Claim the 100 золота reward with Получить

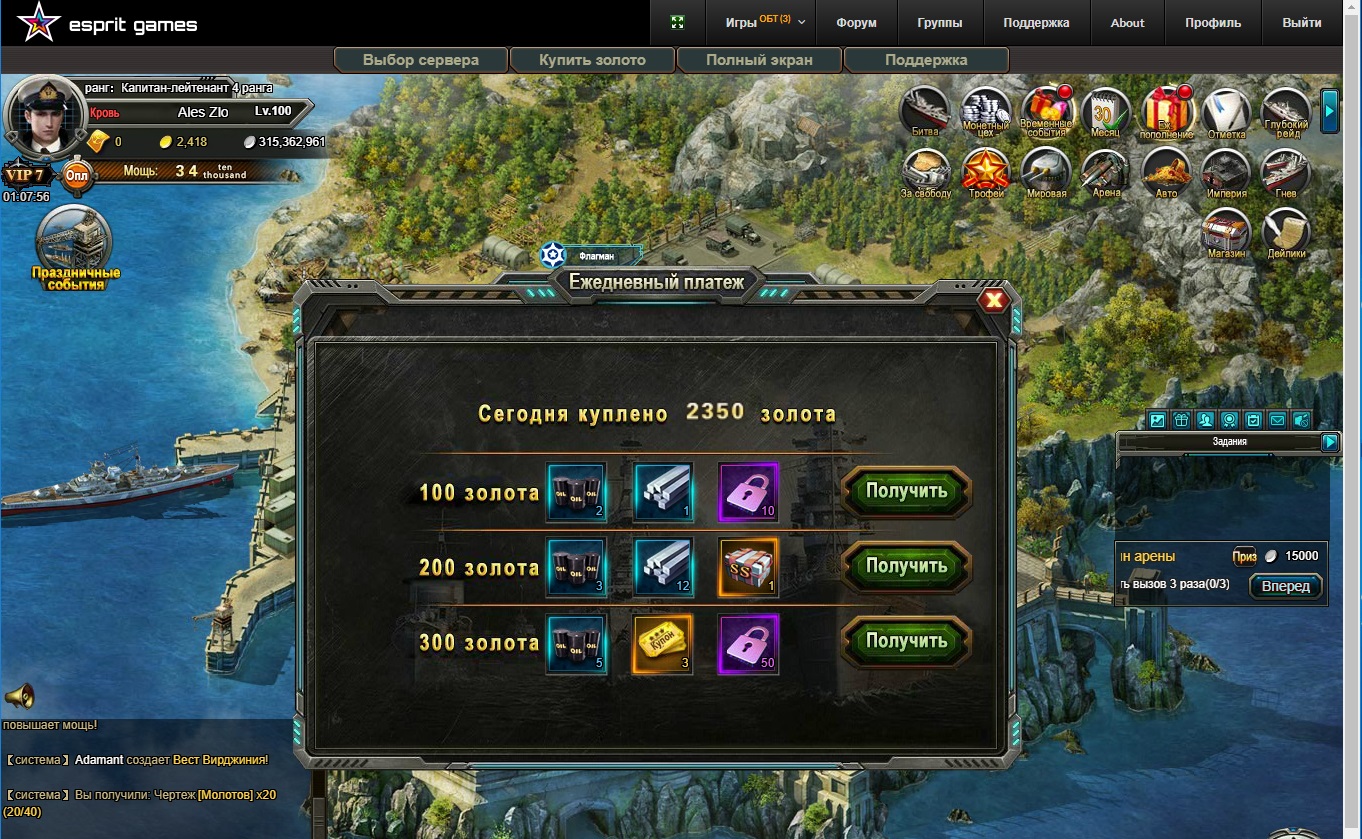pos(906,491)
